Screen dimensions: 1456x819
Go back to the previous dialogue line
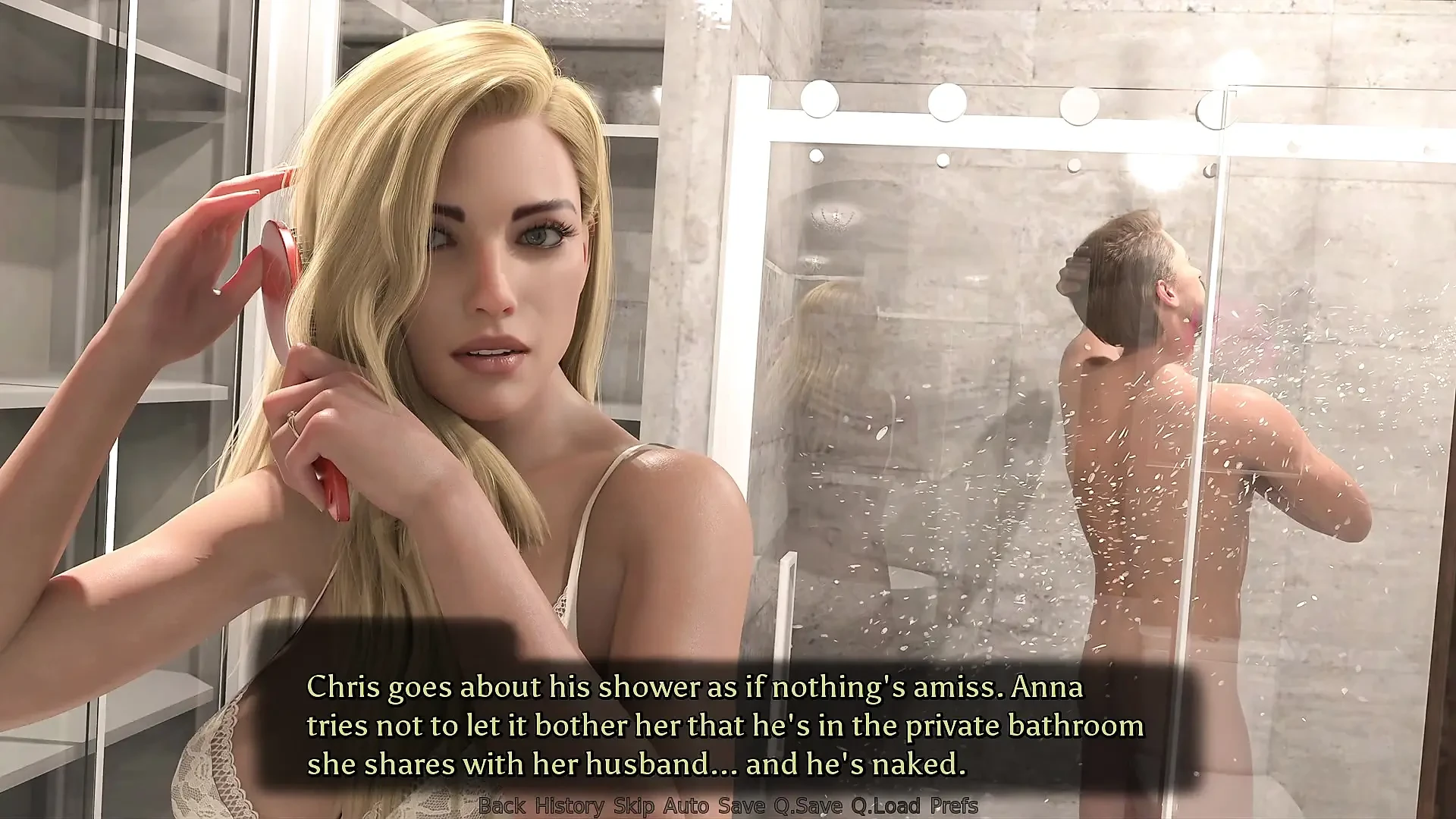[x=503, y=806]
